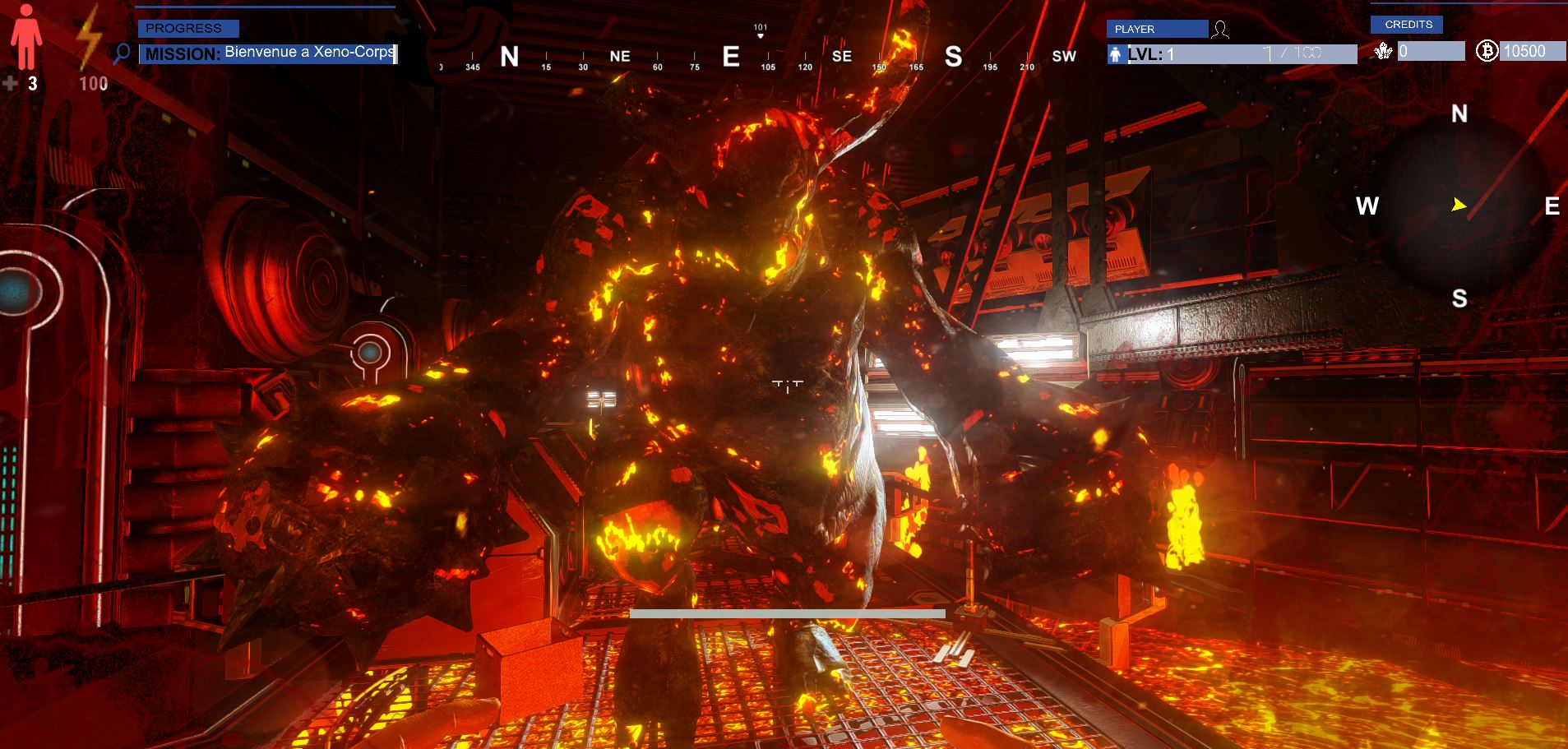Viewport: 1568px width, 749px height.
Task: Click the magnifying glass beside the mission
Action: click(122, 54)
